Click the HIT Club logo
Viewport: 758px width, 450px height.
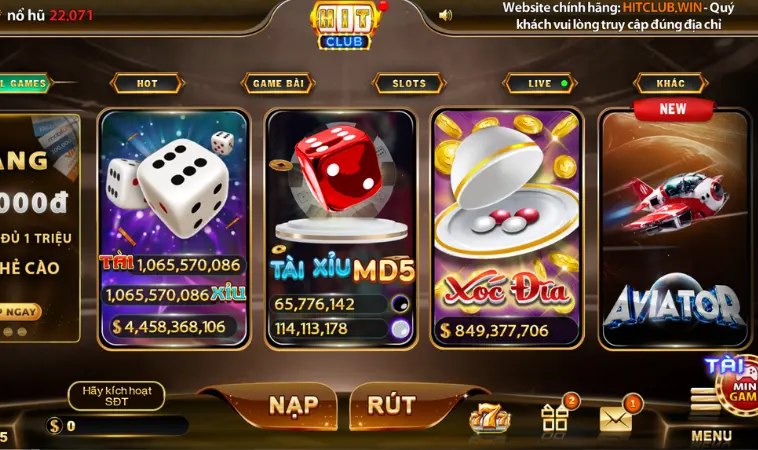coord(346,25)
